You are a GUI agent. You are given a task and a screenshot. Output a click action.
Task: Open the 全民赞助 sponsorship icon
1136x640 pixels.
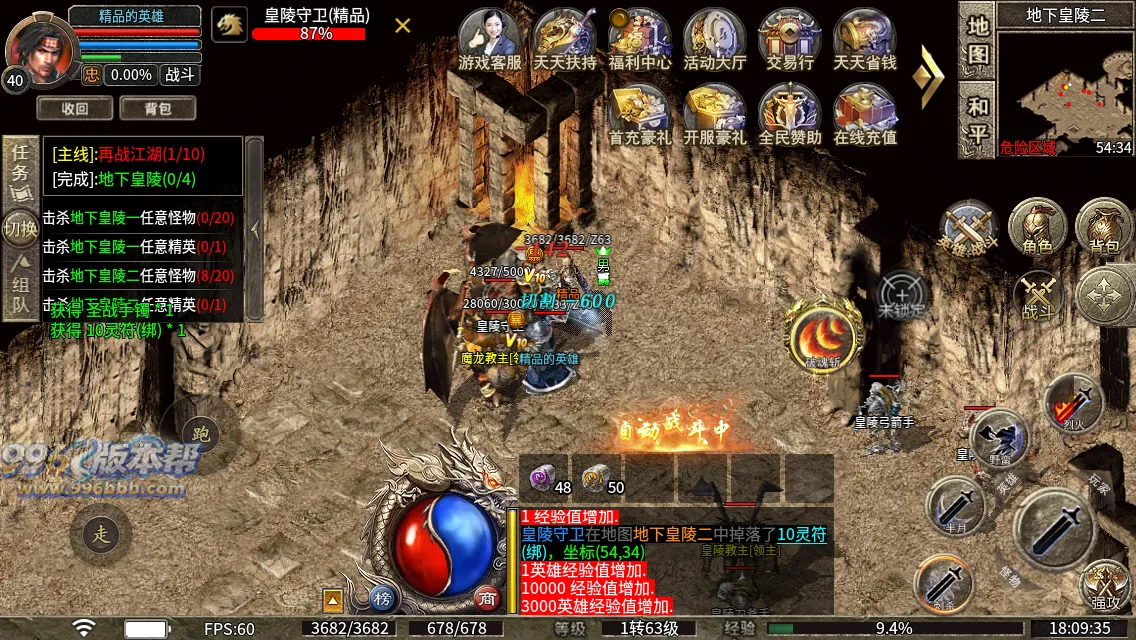[x=789, y=113]
